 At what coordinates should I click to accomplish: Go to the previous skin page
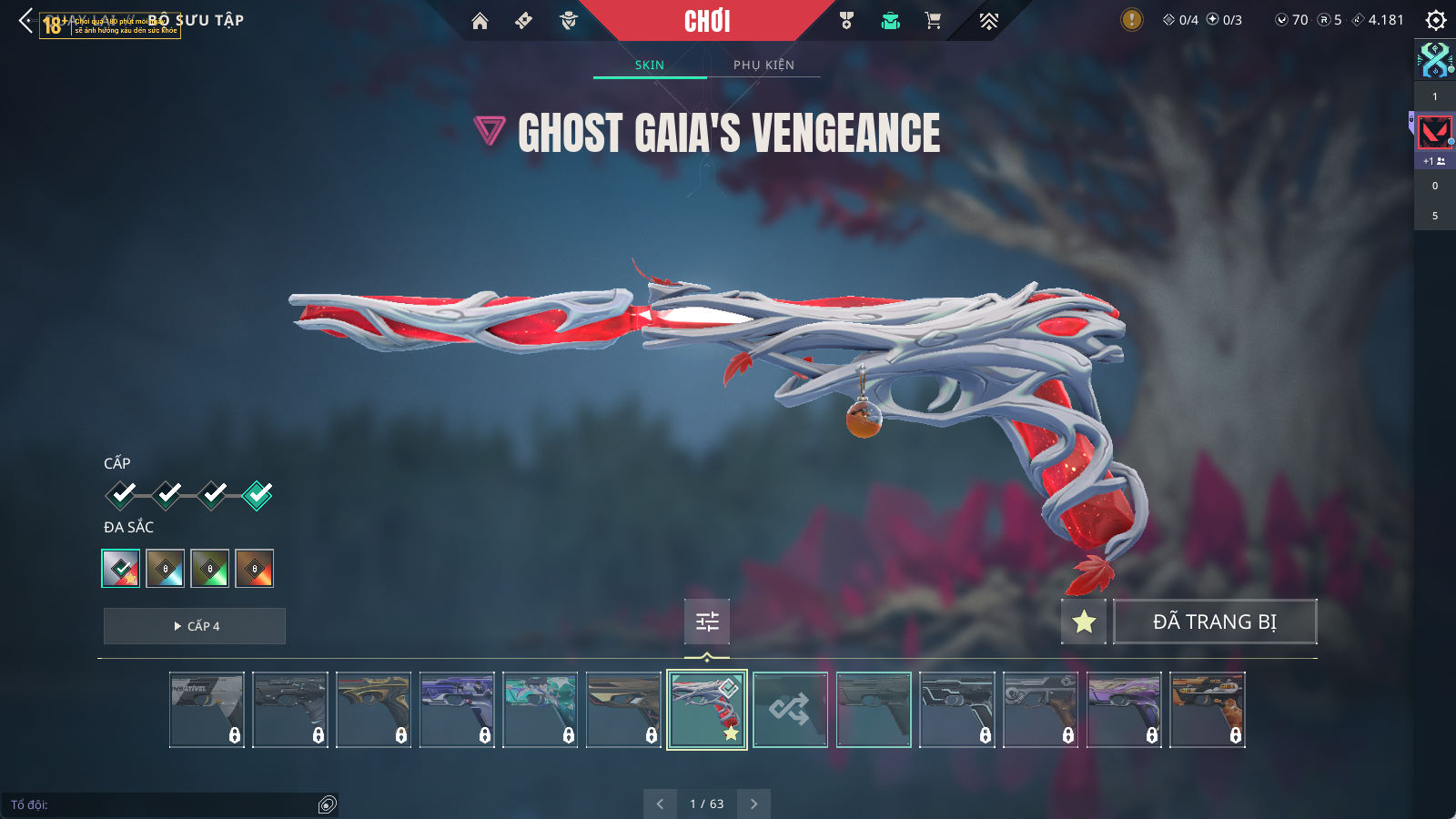point(660,804)
